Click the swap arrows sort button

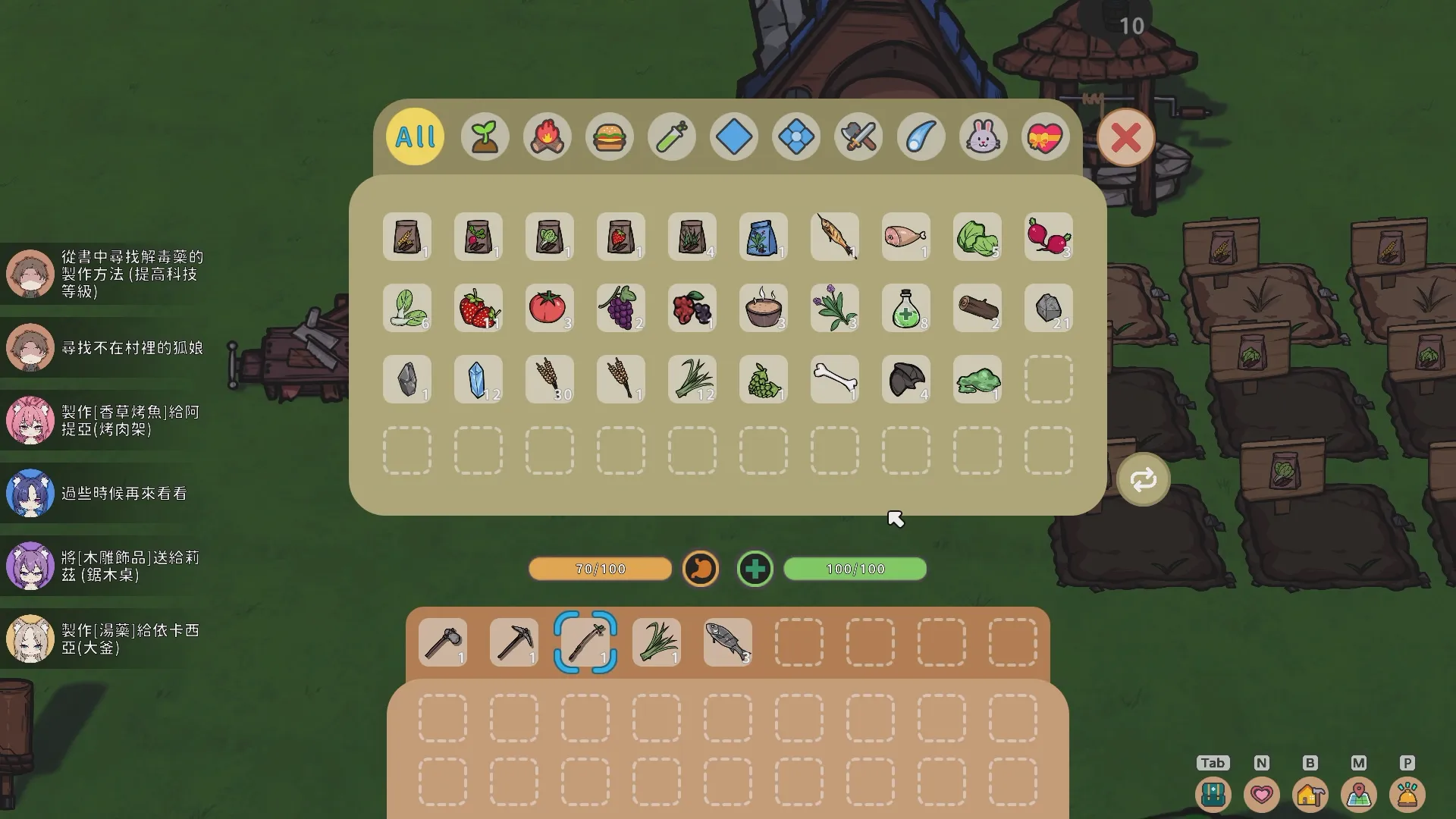click(1143, 479)
